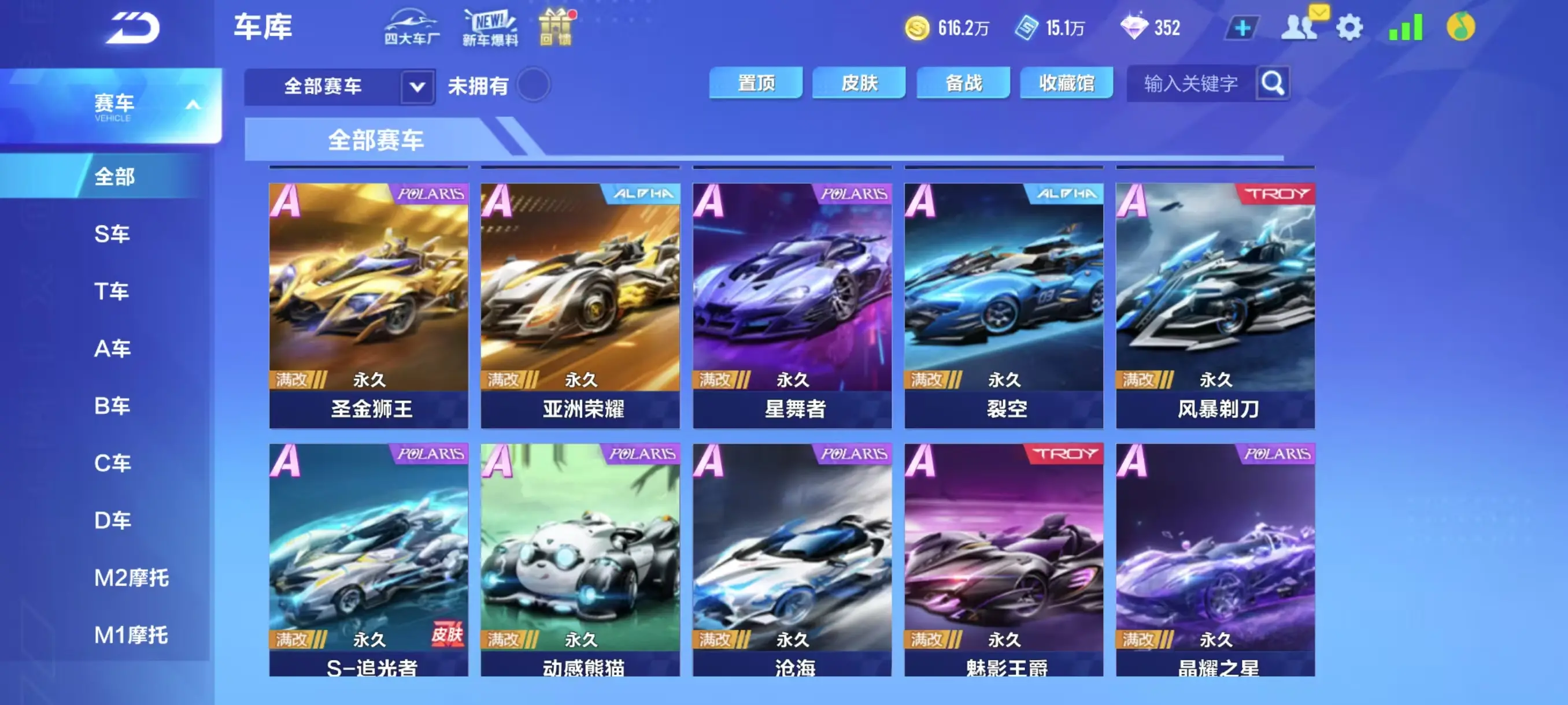1568x705 pixels.
Task: Toggle the 备战 battle prep filter
Action: (x=964, y=83)
